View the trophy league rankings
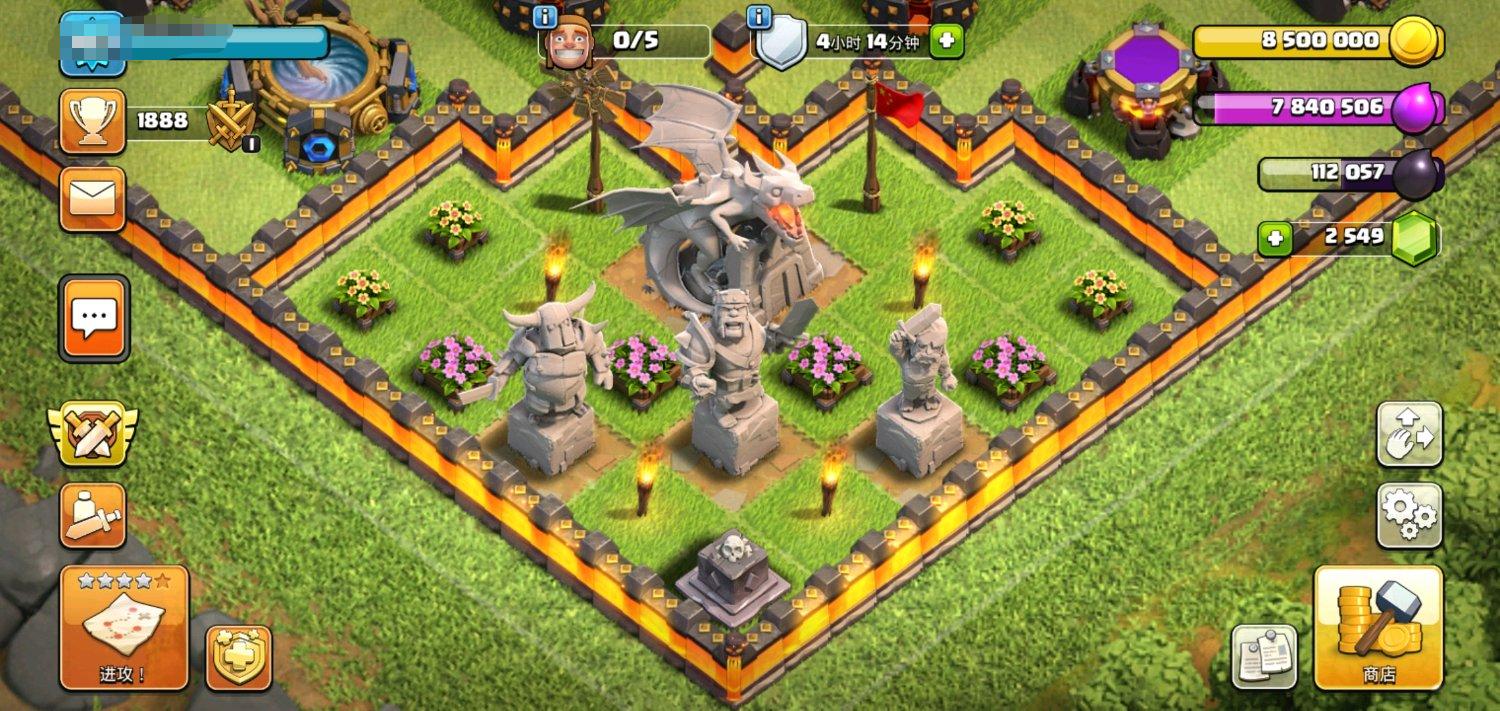The width and height of the screenshot is (1500, 711). pos(93,121)
